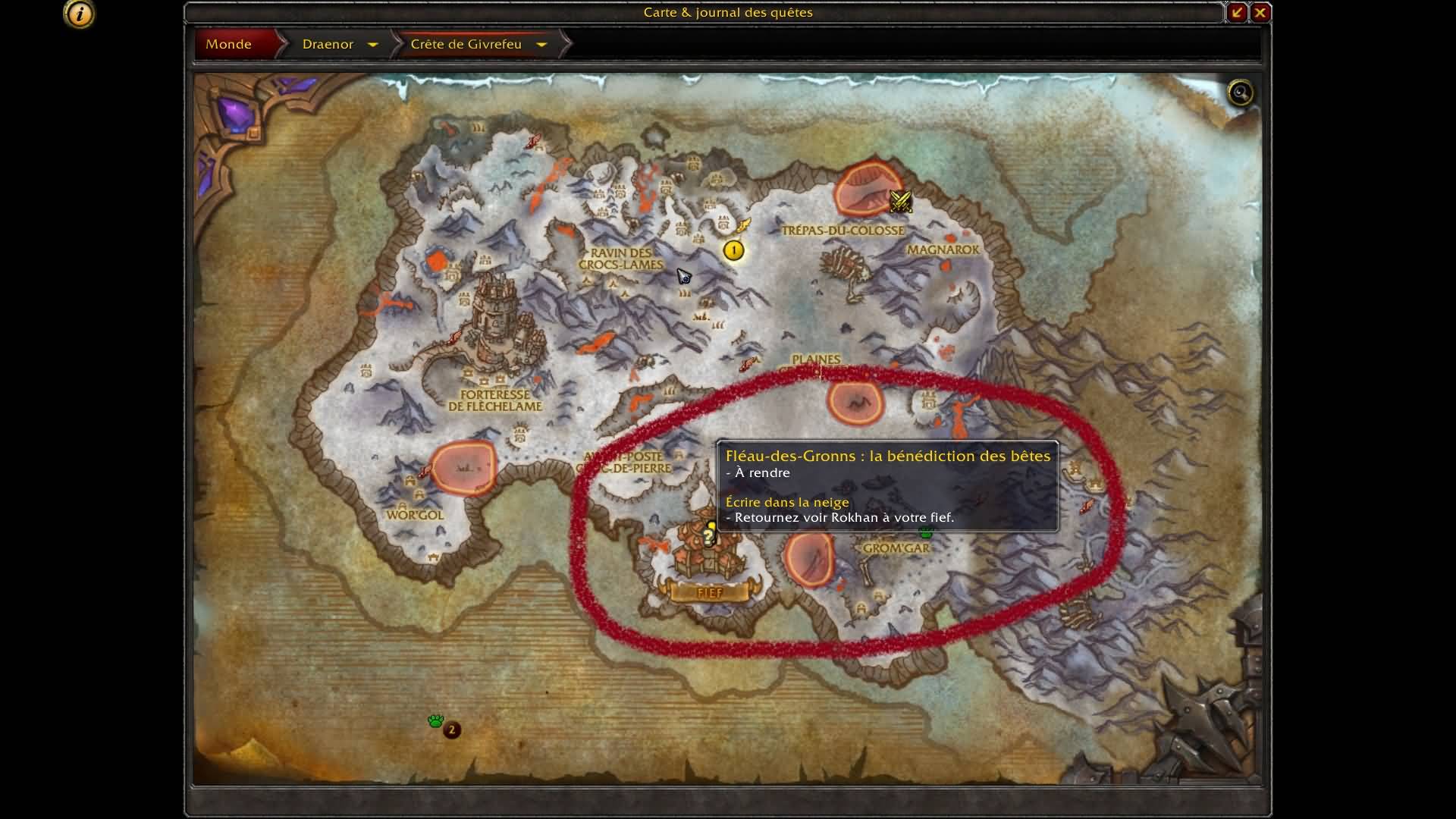Open the Draenor continent dropdown

pyautogui.click(x=372, y=45)
